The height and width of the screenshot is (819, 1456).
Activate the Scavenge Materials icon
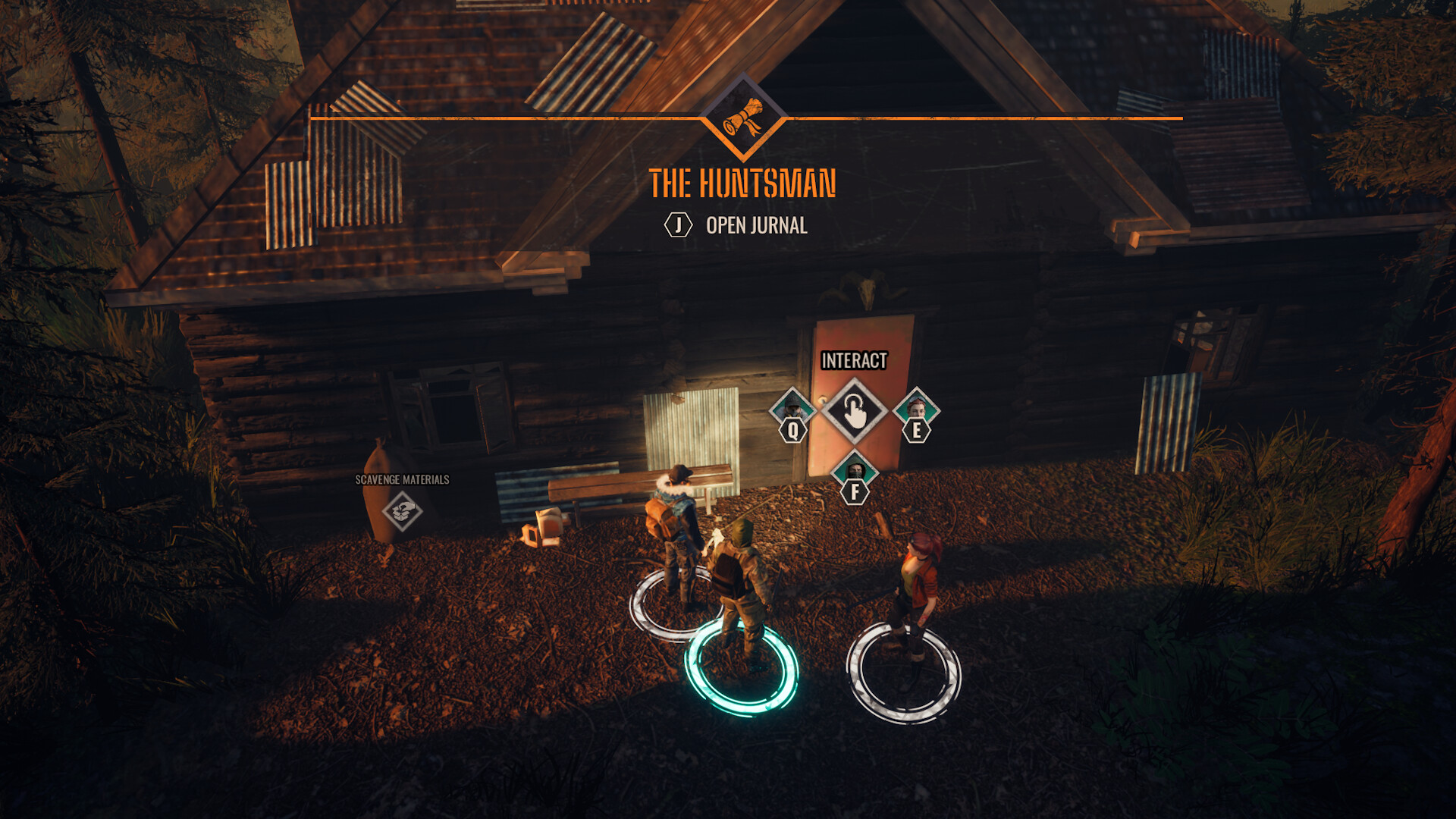(402, 510)
